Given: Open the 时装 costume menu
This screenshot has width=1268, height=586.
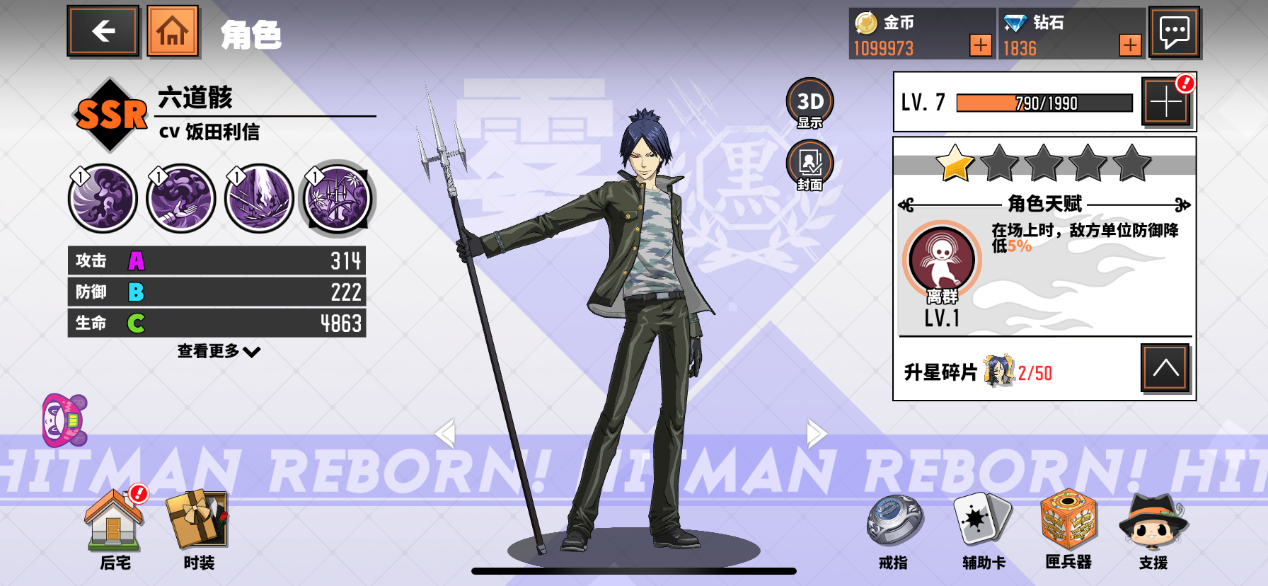Looking at the screenshot, I should click(x=198, y=528).
